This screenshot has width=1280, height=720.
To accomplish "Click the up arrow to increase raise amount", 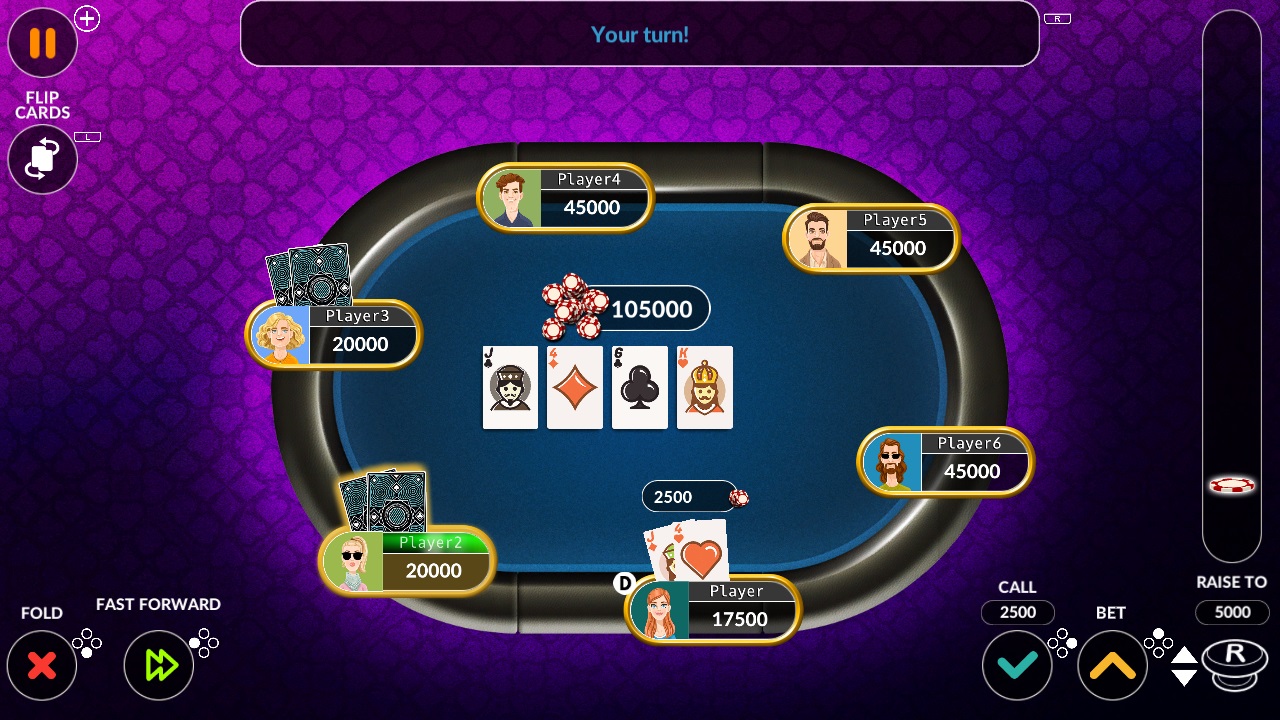I will click(x=1182, y=656).
